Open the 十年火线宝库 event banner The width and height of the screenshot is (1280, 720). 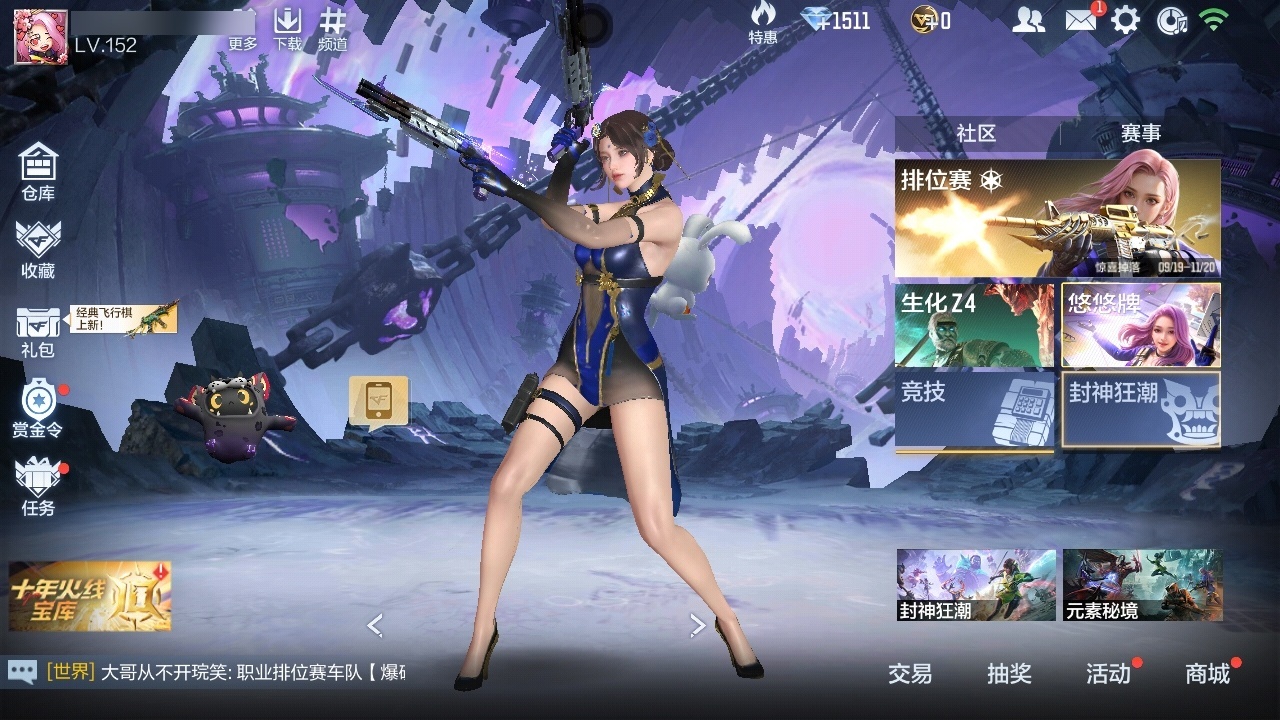coord(90,596)
